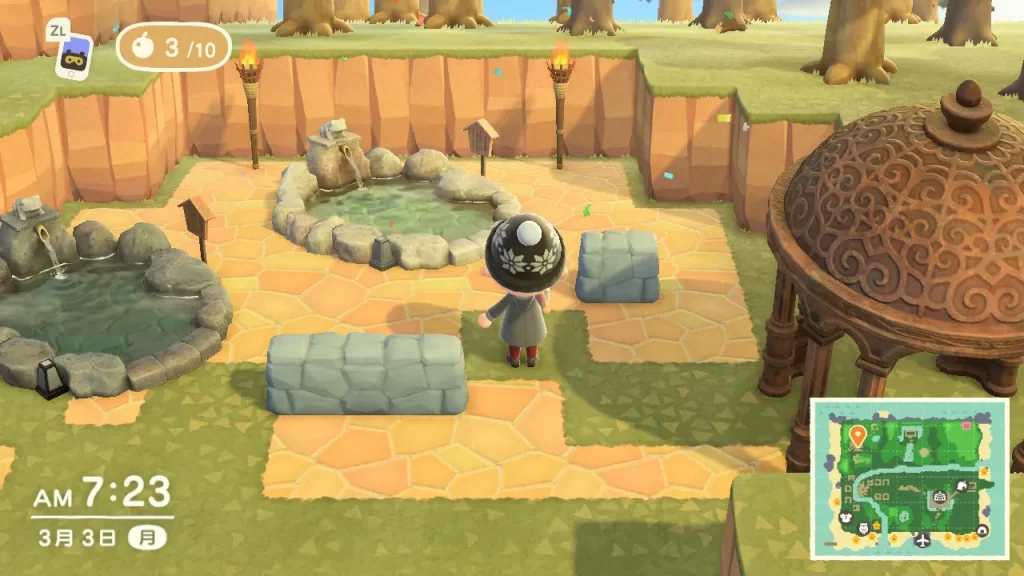Select the orange location pin on minimap

[x=857, y=435]
